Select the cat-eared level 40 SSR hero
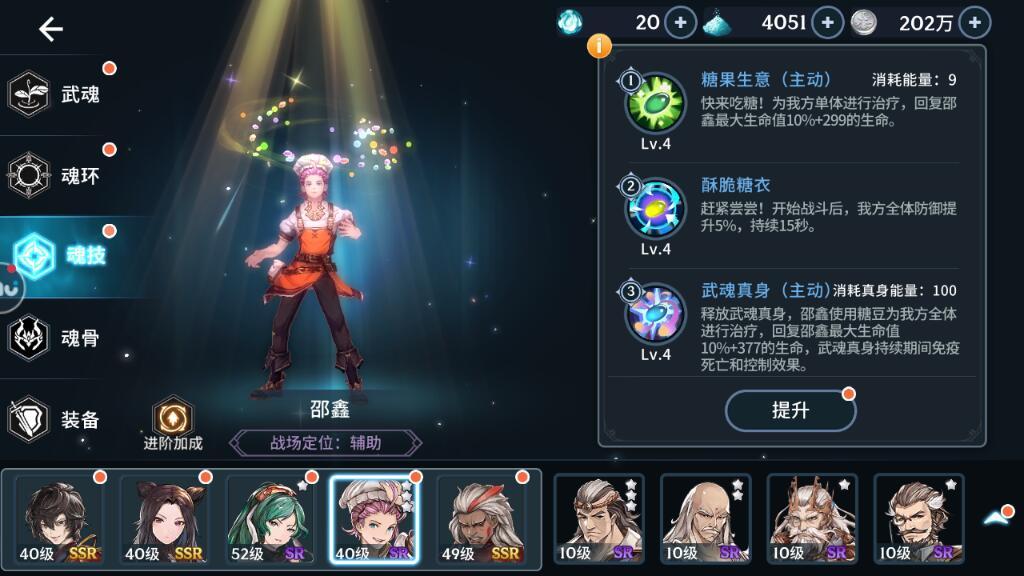This screenshot has width=1024, height=576. pos(162,520)
